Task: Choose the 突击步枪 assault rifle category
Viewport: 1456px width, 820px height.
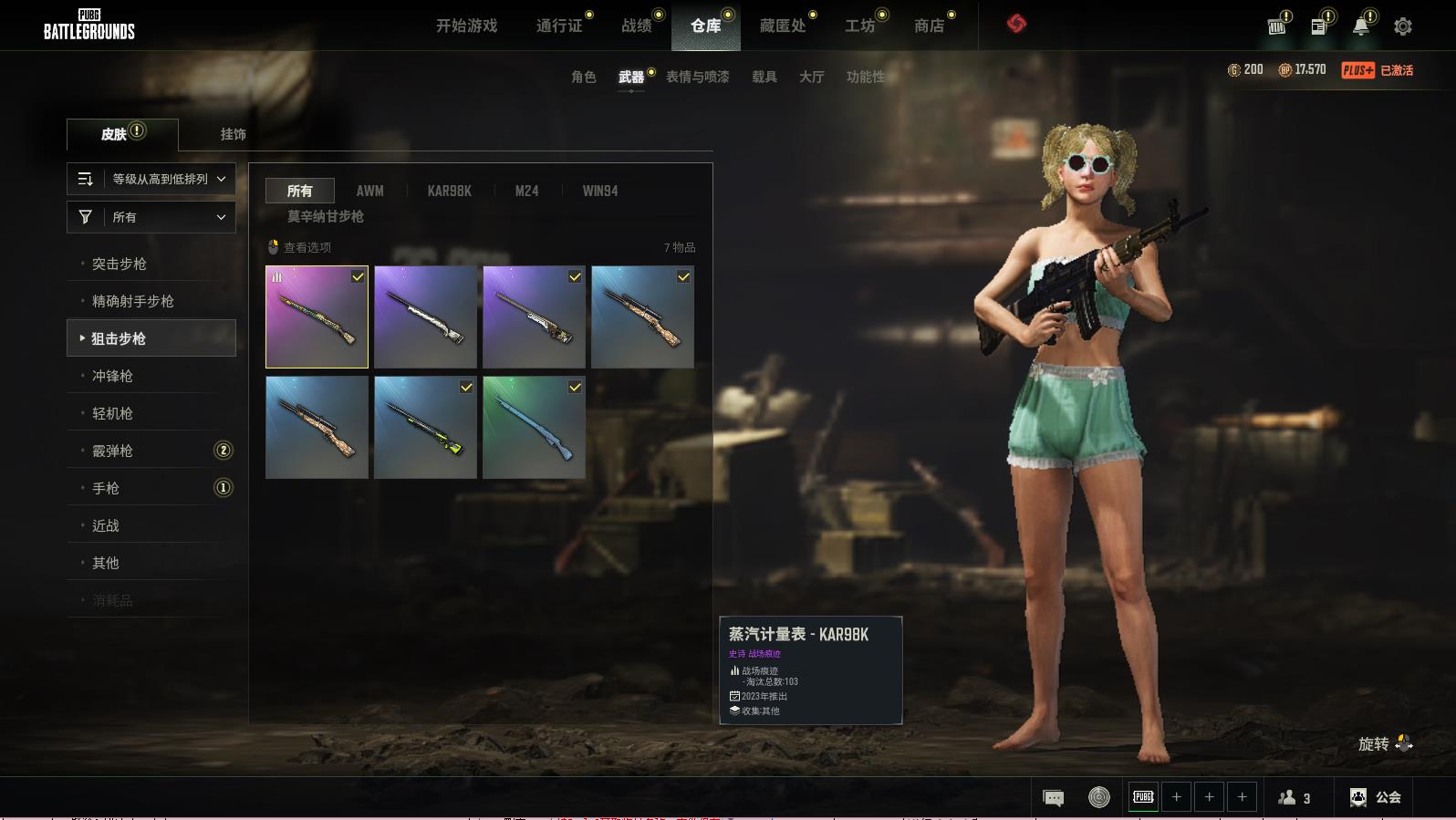Action: [119, 264]
